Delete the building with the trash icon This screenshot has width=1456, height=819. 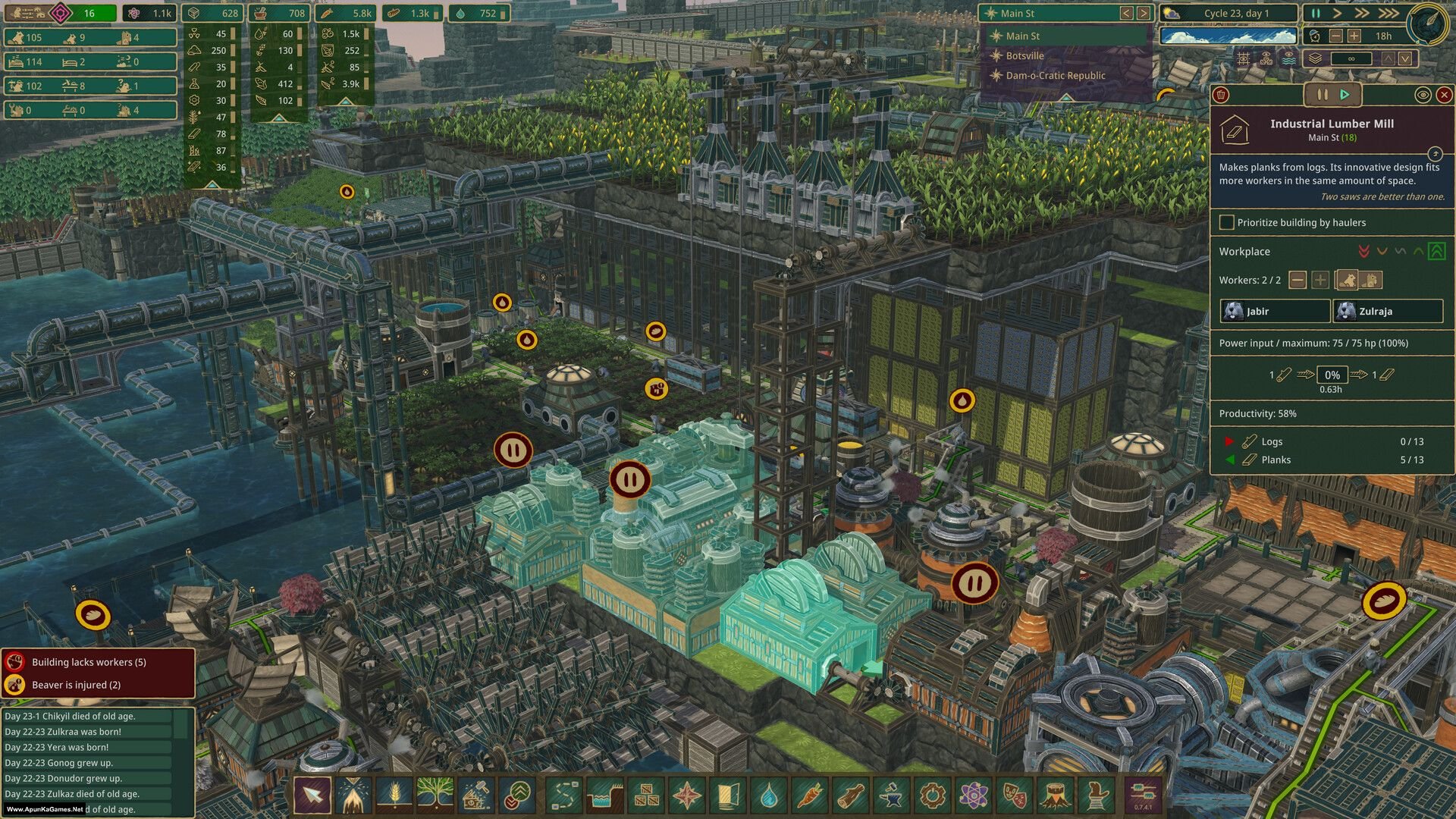click(1221, 95)
